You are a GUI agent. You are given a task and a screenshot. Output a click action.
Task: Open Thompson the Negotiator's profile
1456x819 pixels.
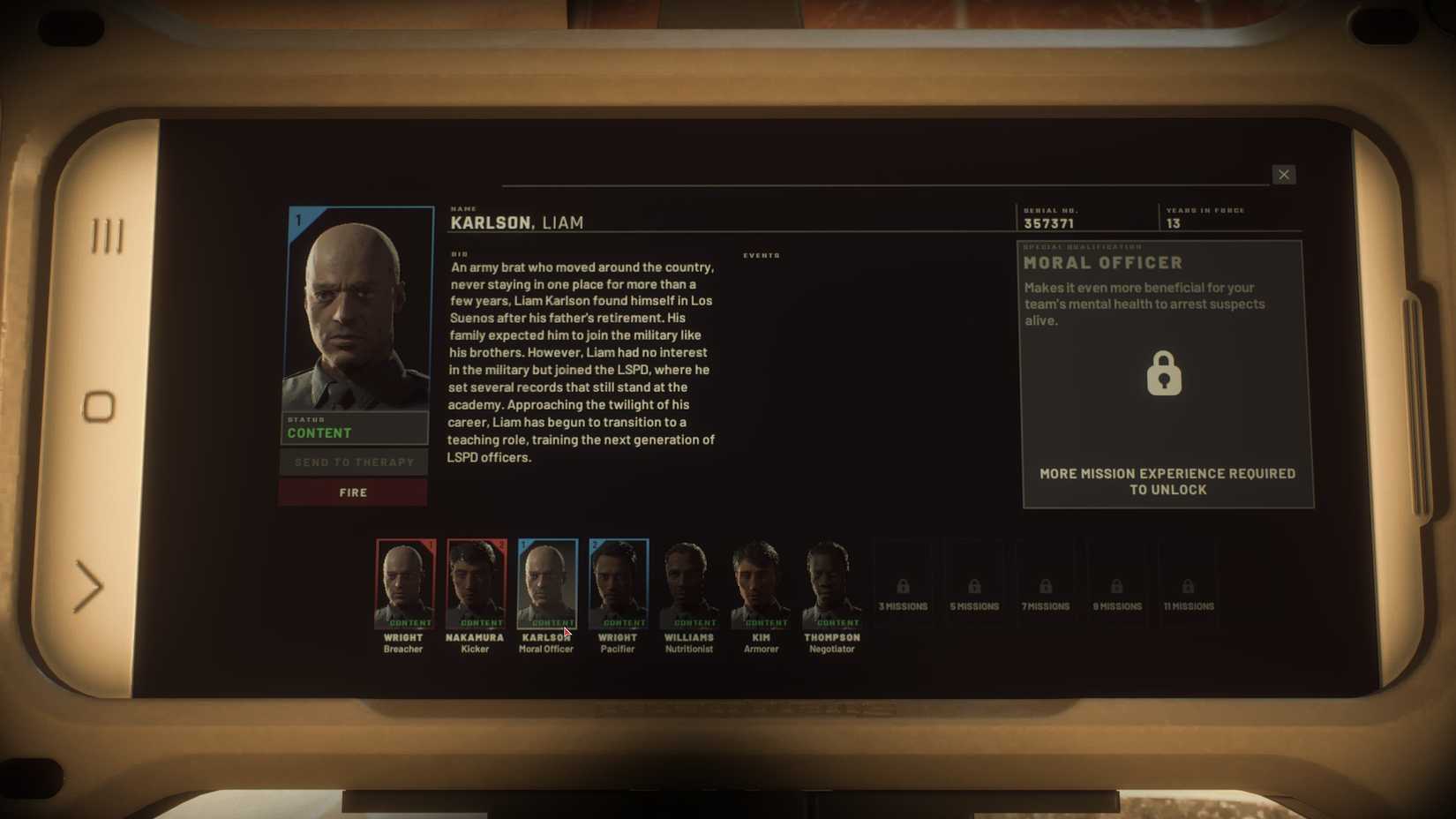coord(831,581)
